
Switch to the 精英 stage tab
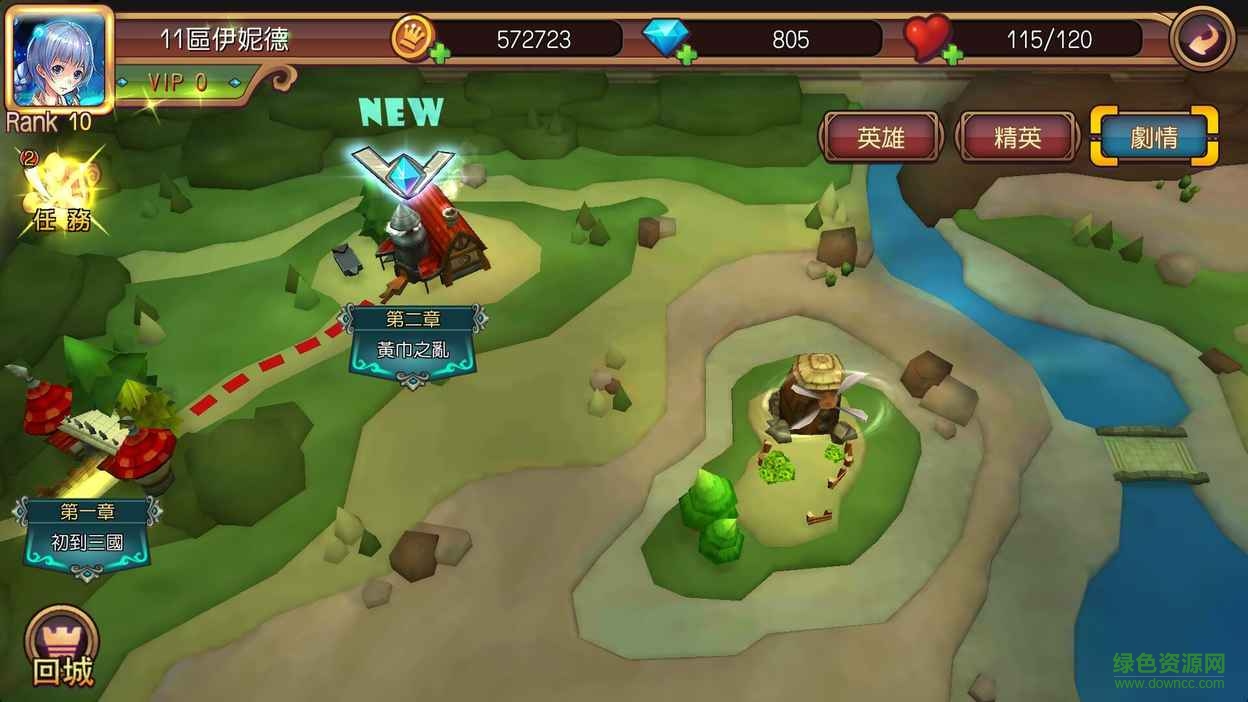tap(1017, 138)
